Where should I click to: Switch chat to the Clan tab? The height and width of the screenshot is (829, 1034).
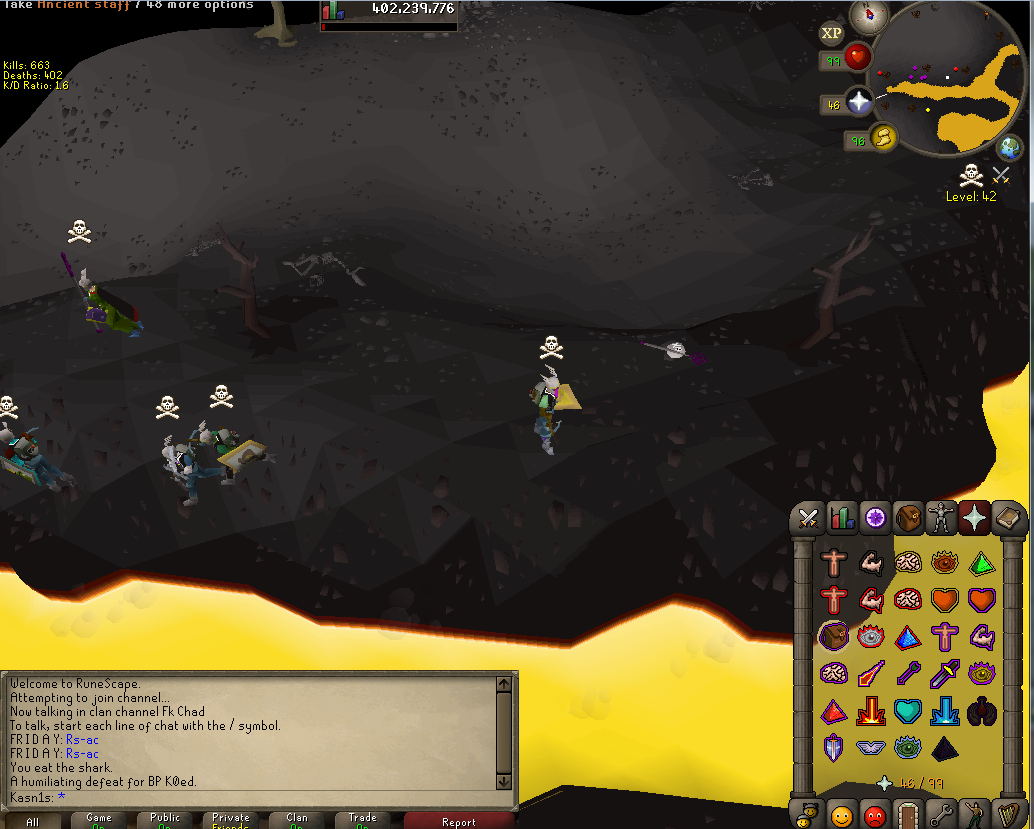click(297, 820)
